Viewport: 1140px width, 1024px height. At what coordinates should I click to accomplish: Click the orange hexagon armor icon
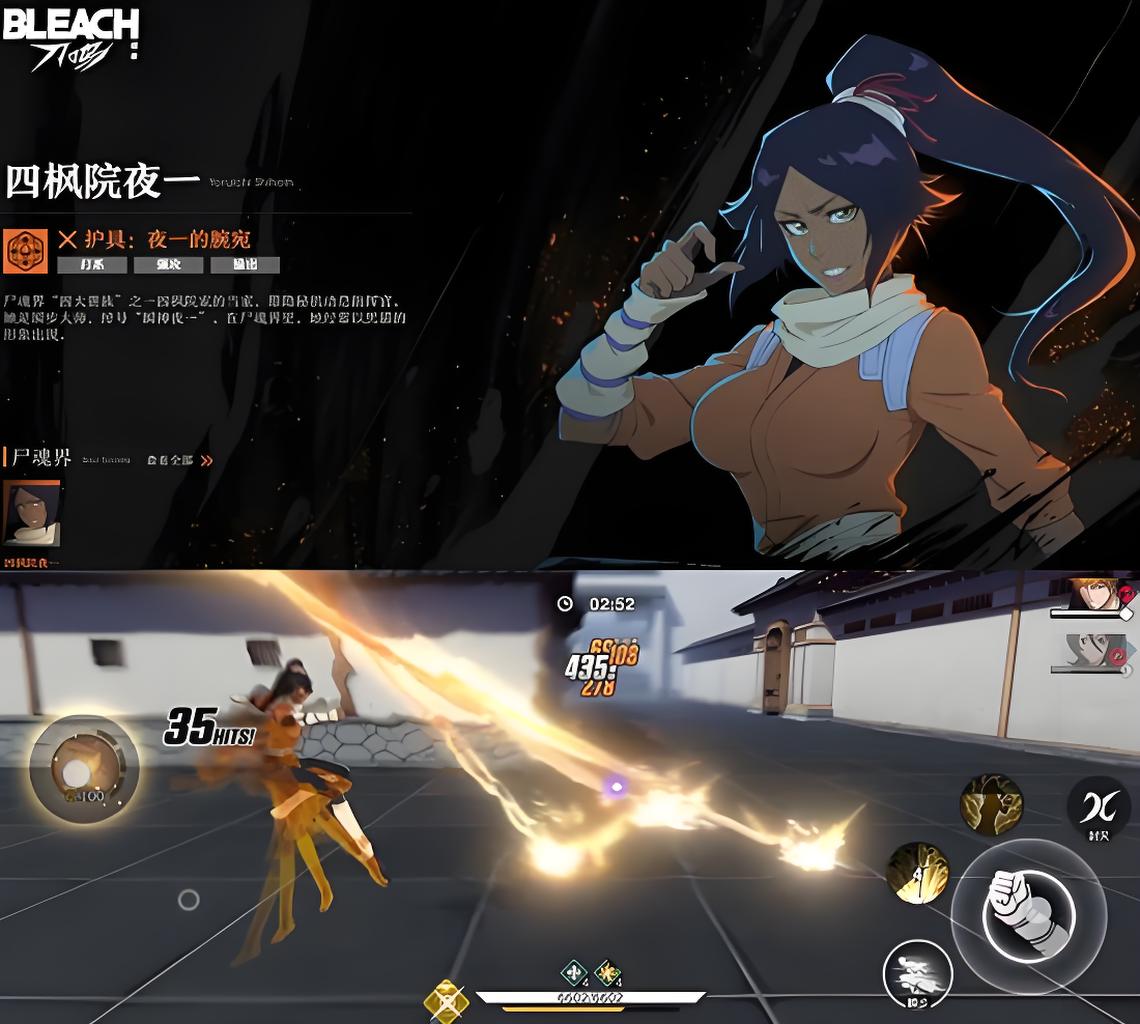[25, 250]
